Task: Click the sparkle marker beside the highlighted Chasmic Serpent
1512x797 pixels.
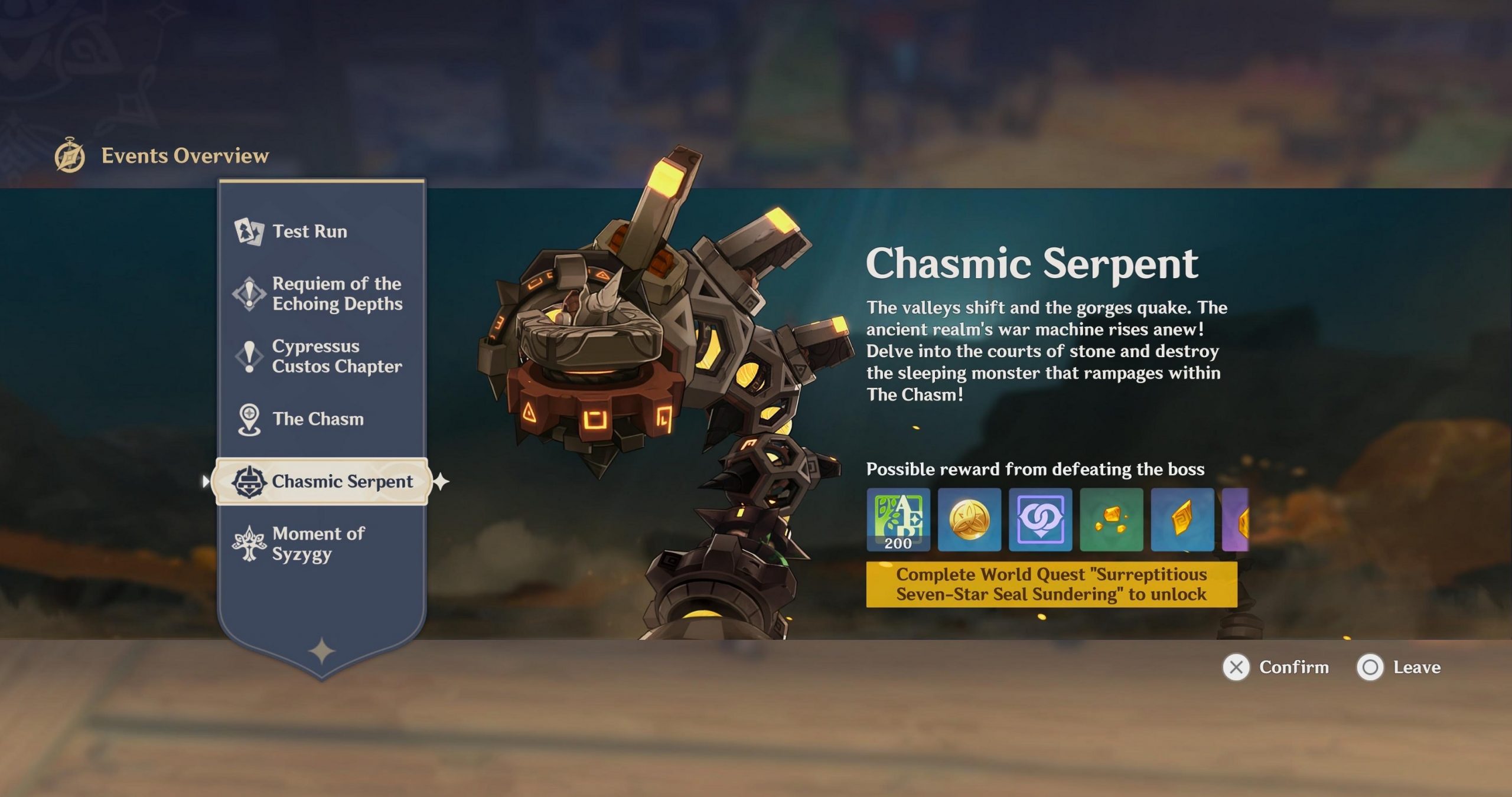Action: (x=442, y=482)
